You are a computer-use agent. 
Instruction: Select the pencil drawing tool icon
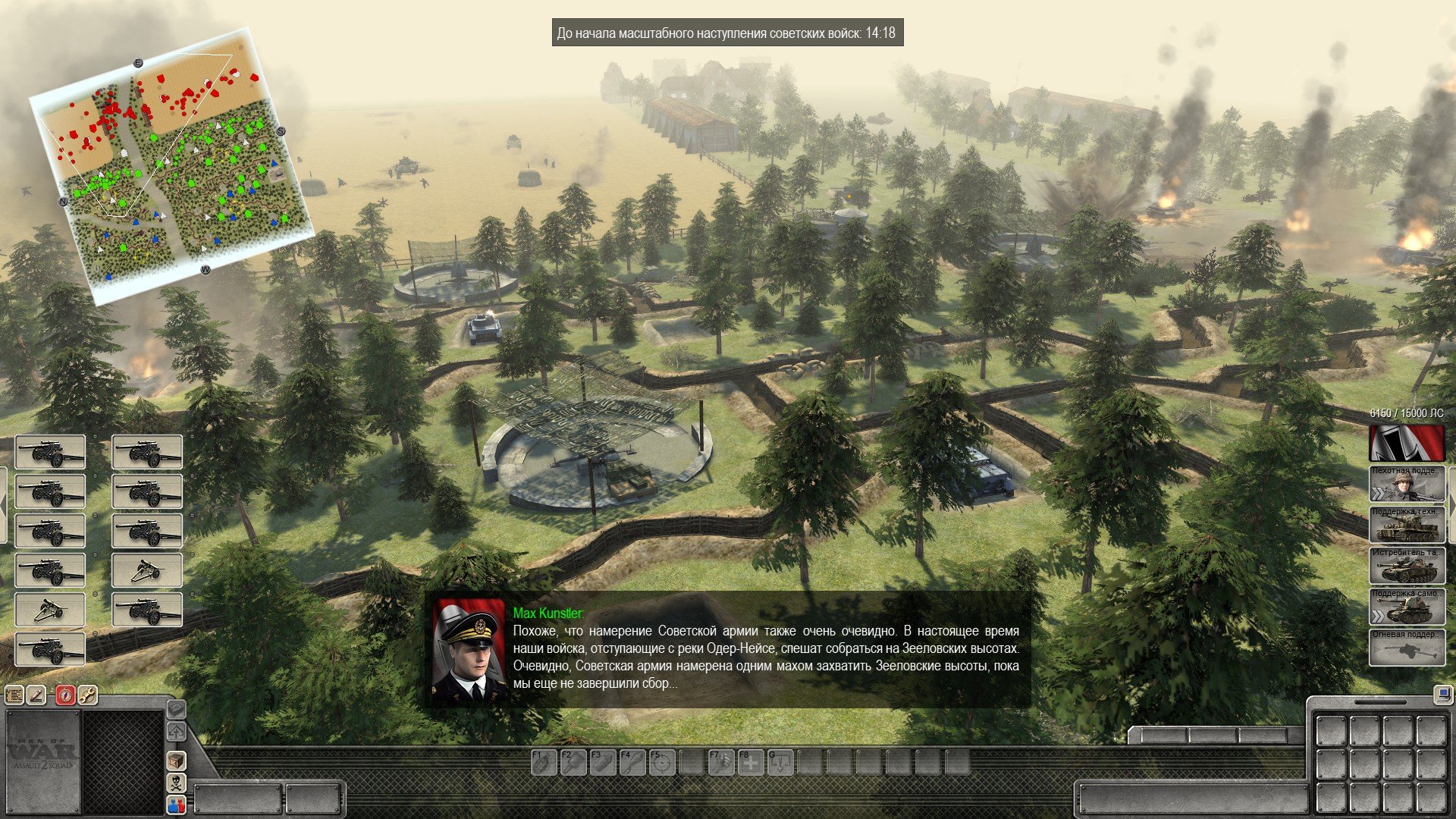36,695
